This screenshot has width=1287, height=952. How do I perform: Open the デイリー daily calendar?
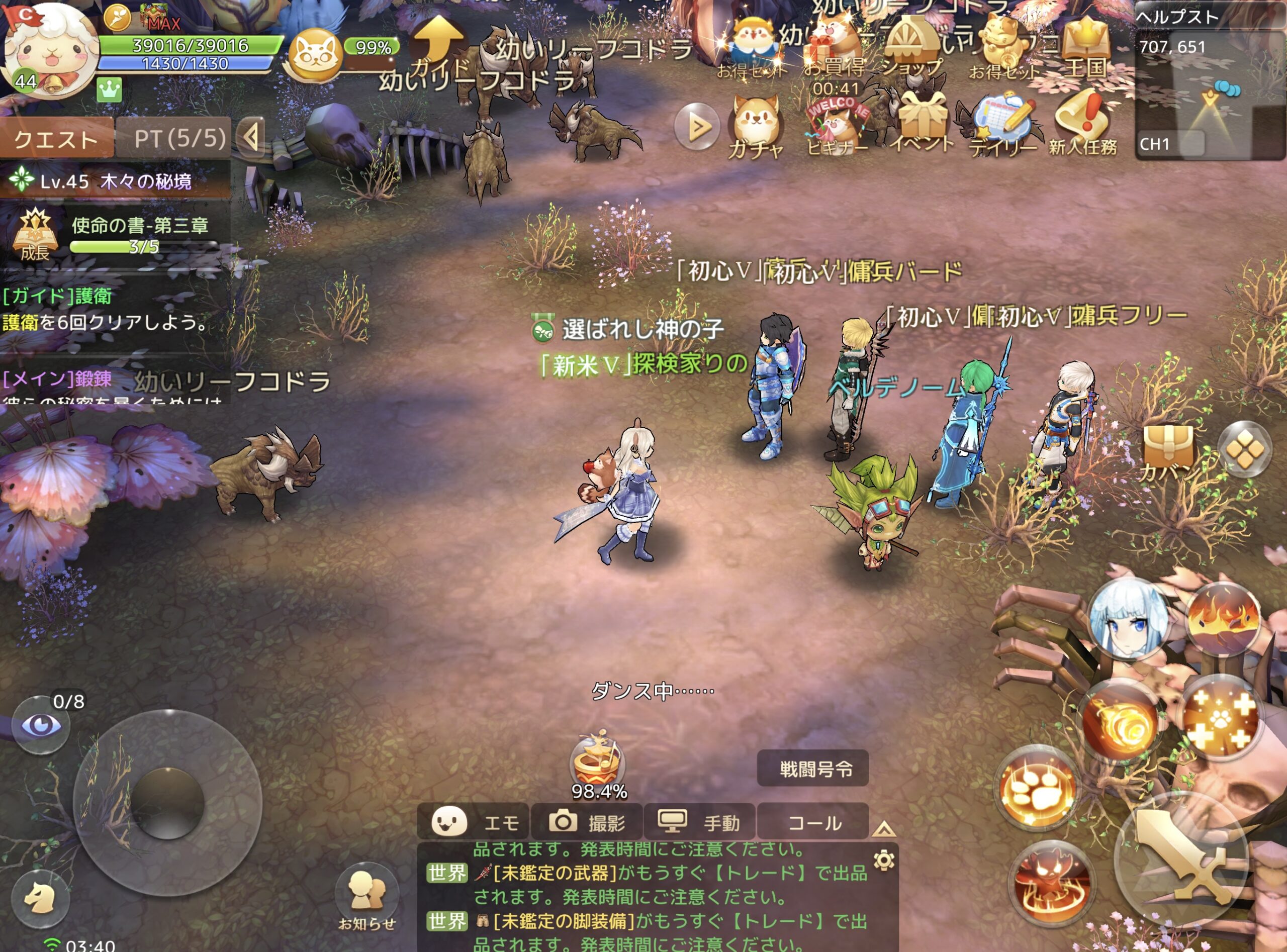click(1003, 126)
